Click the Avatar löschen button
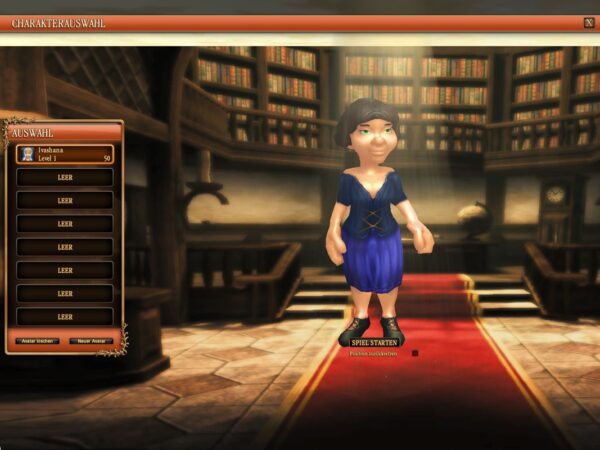Viewport: 600px width, 450px height. pos(38,340)
